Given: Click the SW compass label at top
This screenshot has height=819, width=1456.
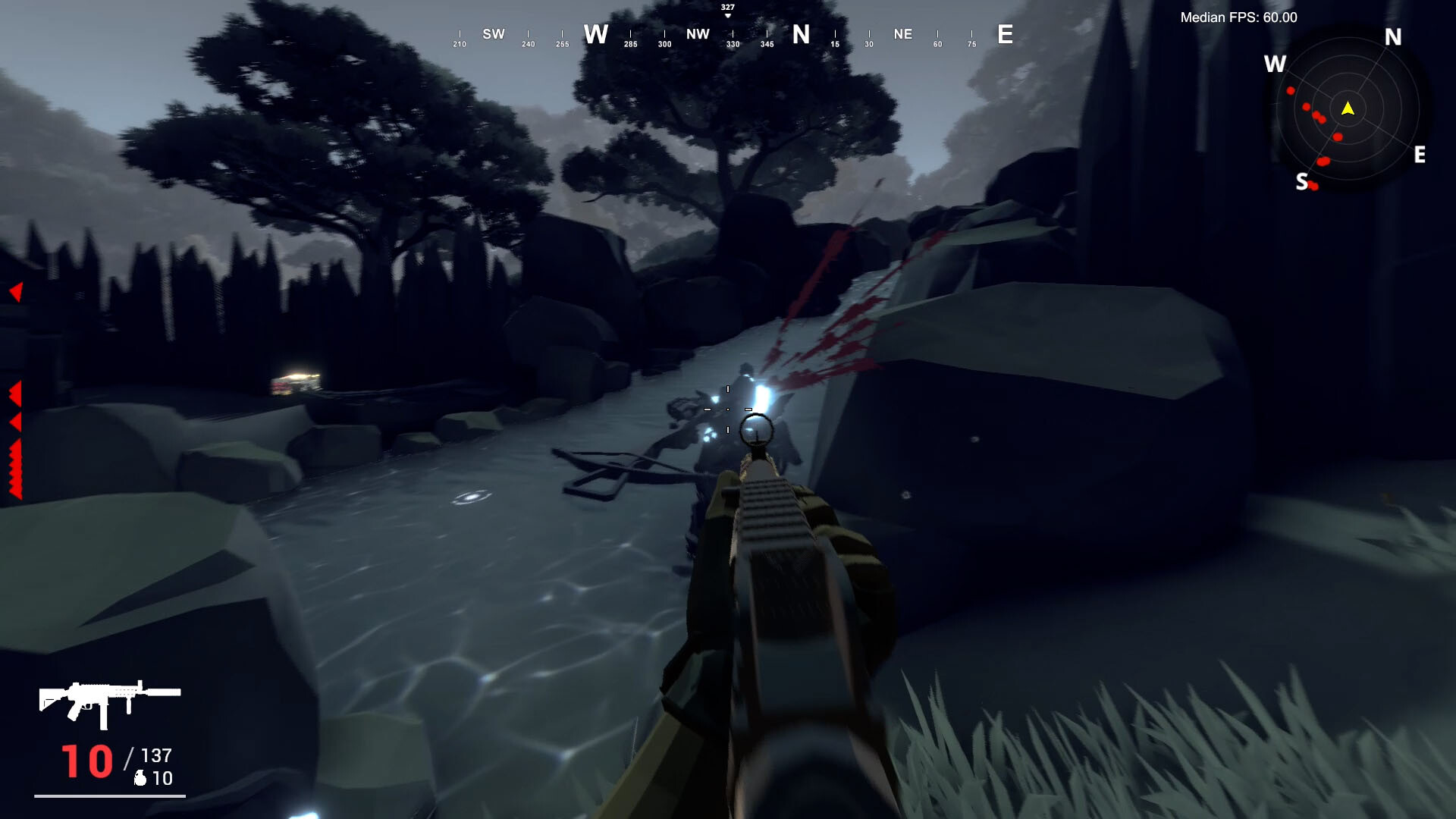Looking at the screenshot, I should coord(494,34).
